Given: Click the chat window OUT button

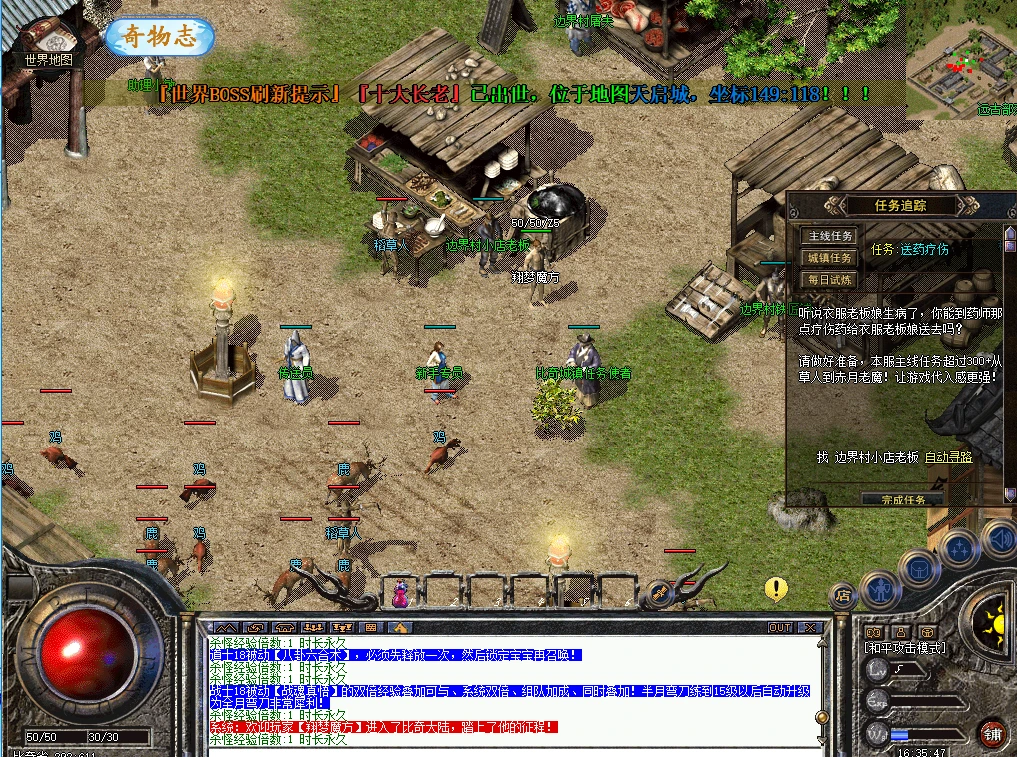Looking at the screenshot, I should (780, 627).
